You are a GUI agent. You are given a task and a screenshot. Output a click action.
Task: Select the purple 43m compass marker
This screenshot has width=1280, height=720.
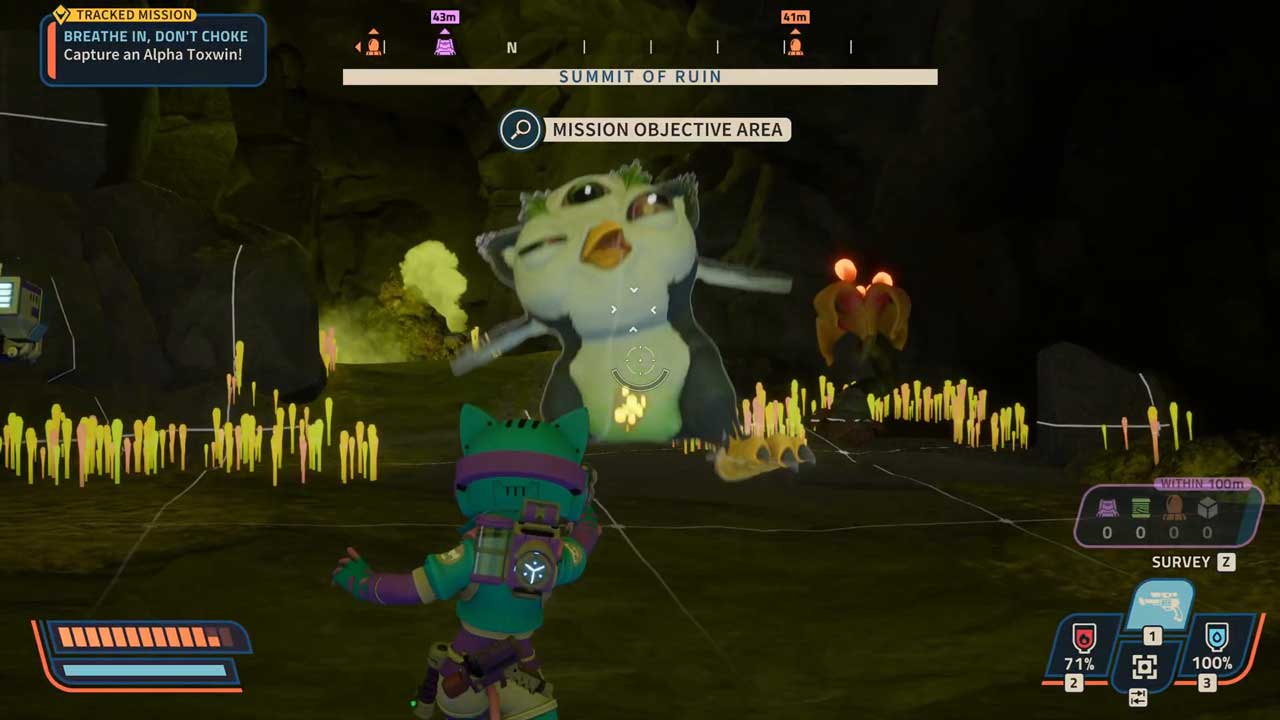445,43
